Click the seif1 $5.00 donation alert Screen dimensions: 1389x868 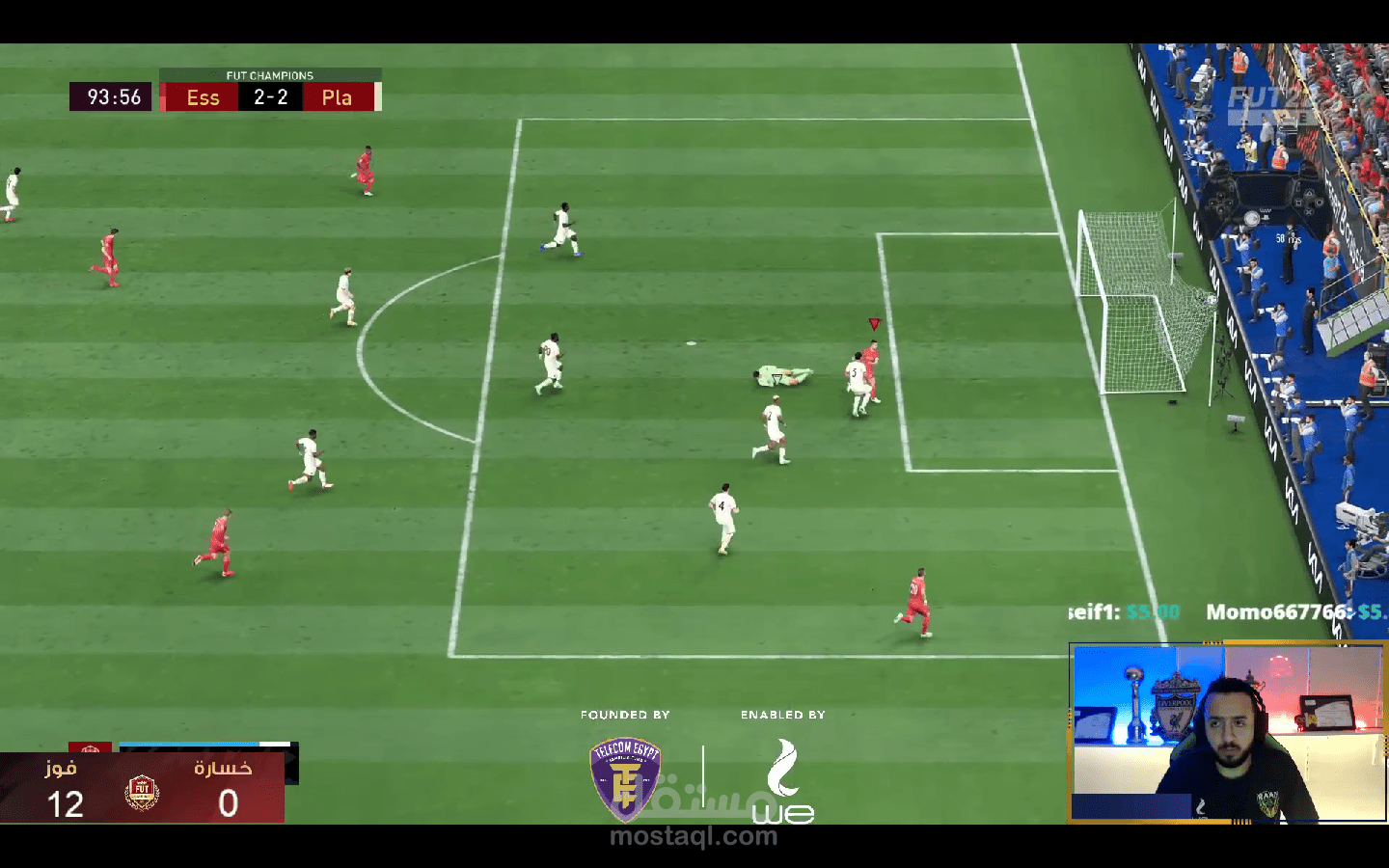(x=1124, y=610)
